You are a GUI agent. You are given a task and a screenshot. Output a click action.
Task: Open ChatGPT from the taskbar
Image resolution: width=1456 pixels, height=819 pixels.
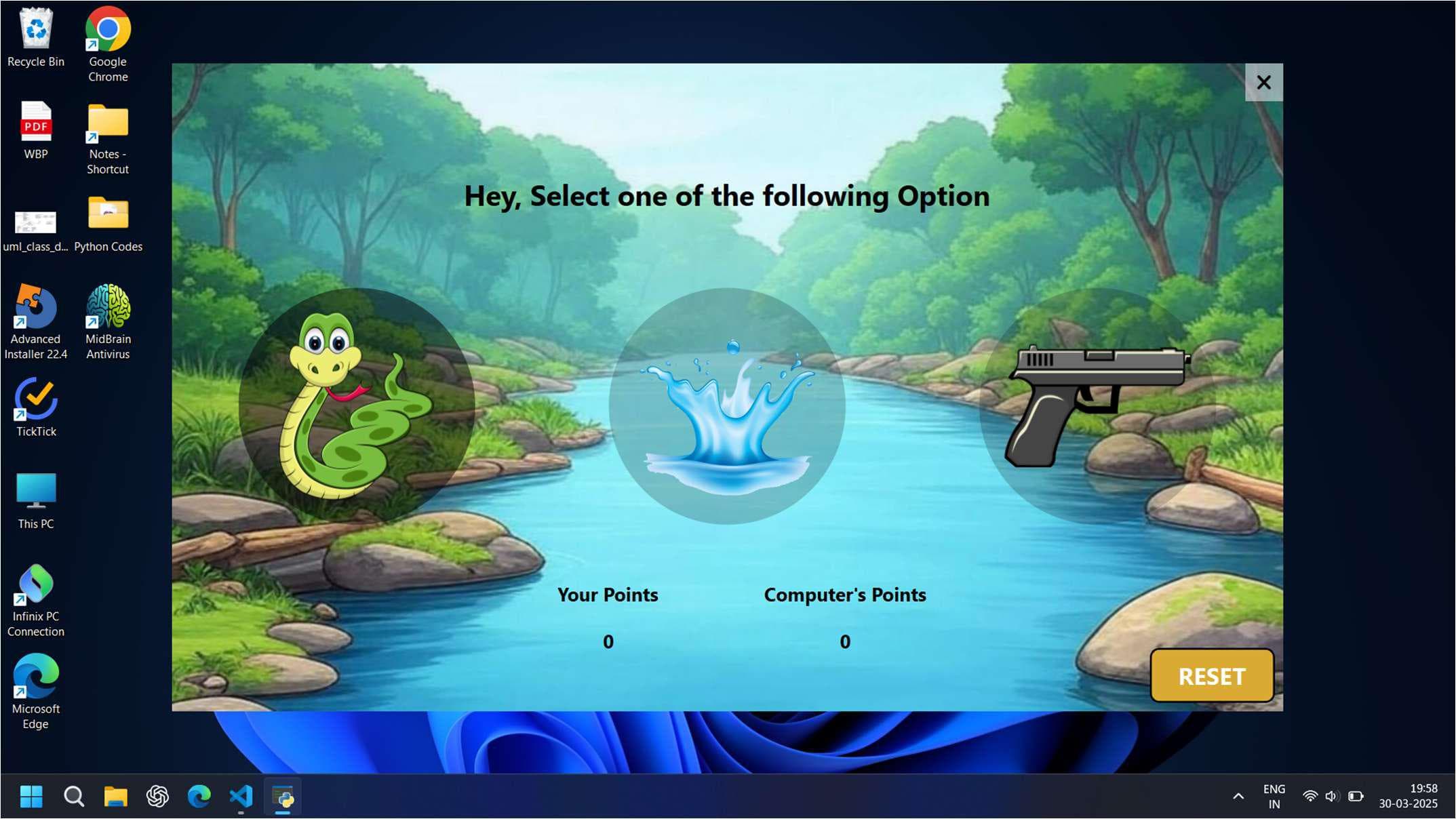[157, 797]
